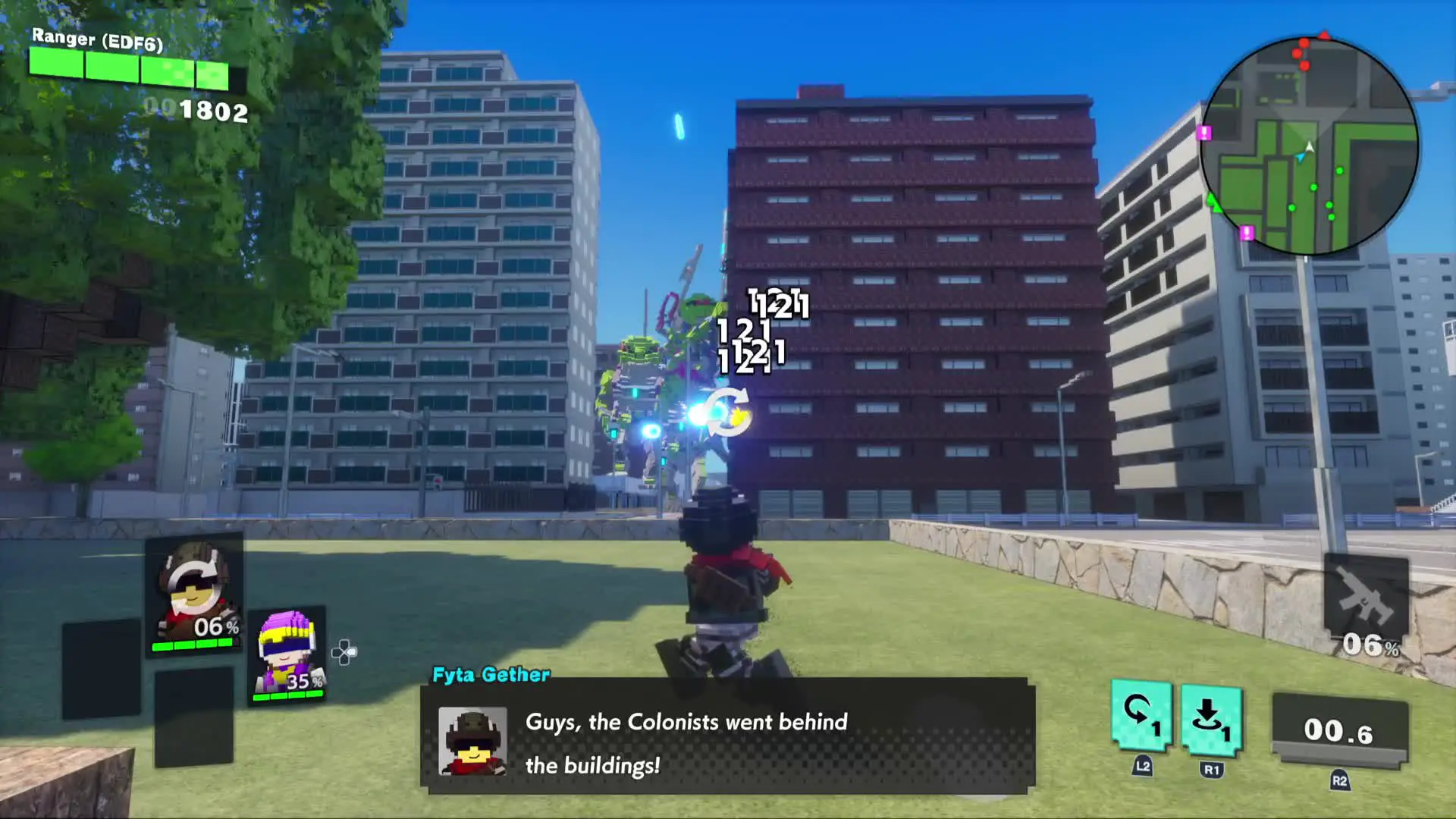
Task: Click the Fyta Gether speaker portrait
Action: point(472,741)
